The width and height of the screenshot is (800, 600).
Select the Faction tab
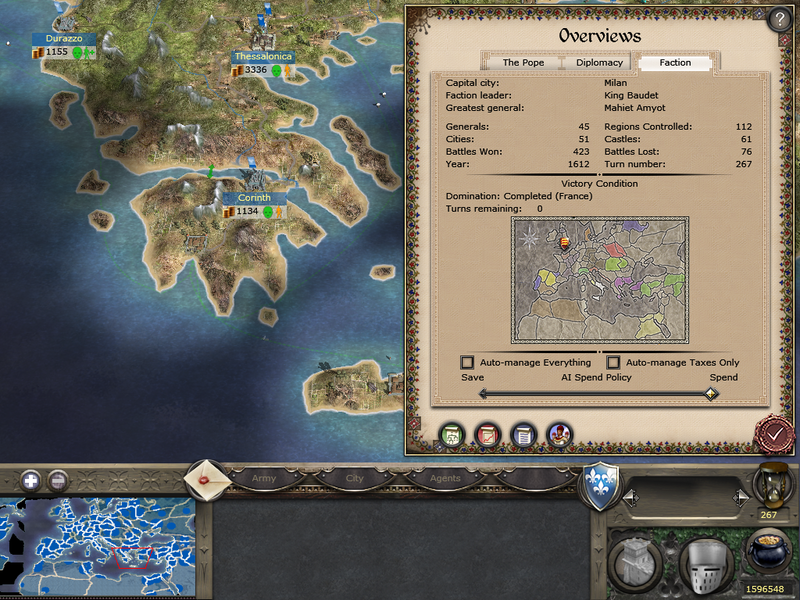tap(675, 63)
